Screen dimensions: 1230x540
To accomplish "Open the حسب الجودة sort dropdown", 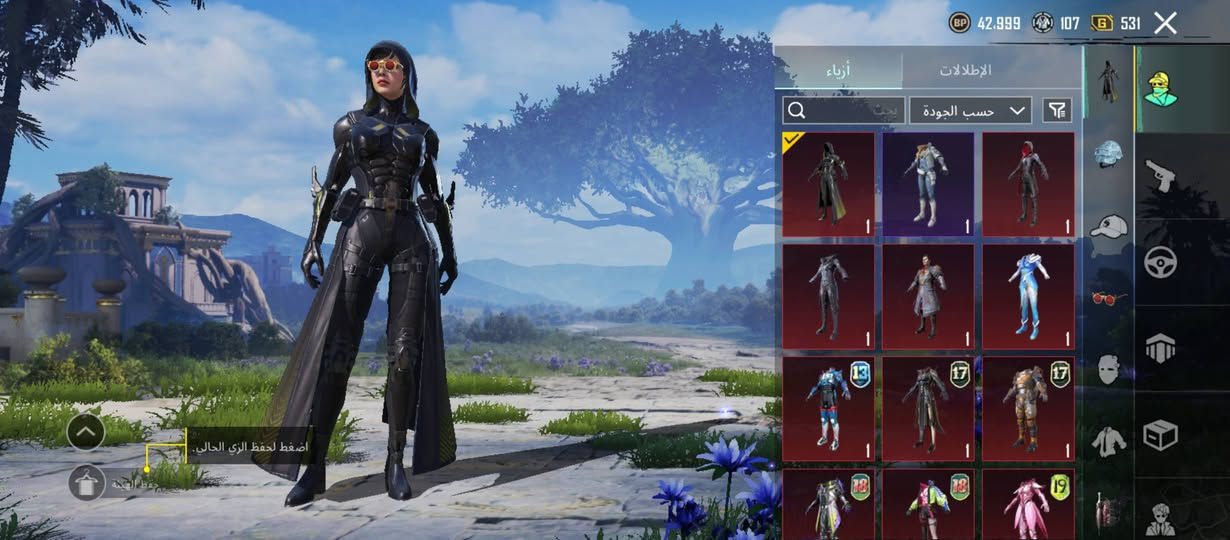I will pos(970,110).
